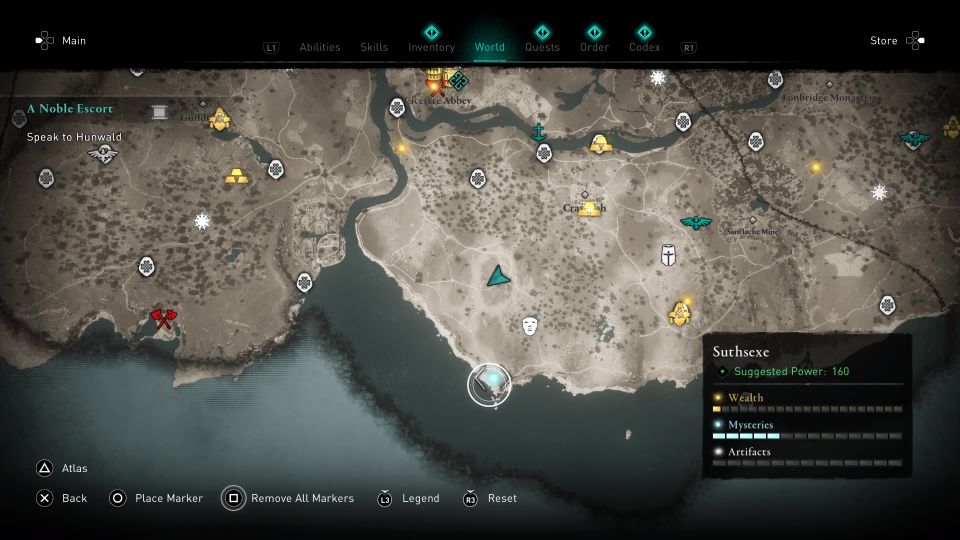Switch to the Order tab
The width and height of the screenshot is (960, 540).
click(594, 47)
